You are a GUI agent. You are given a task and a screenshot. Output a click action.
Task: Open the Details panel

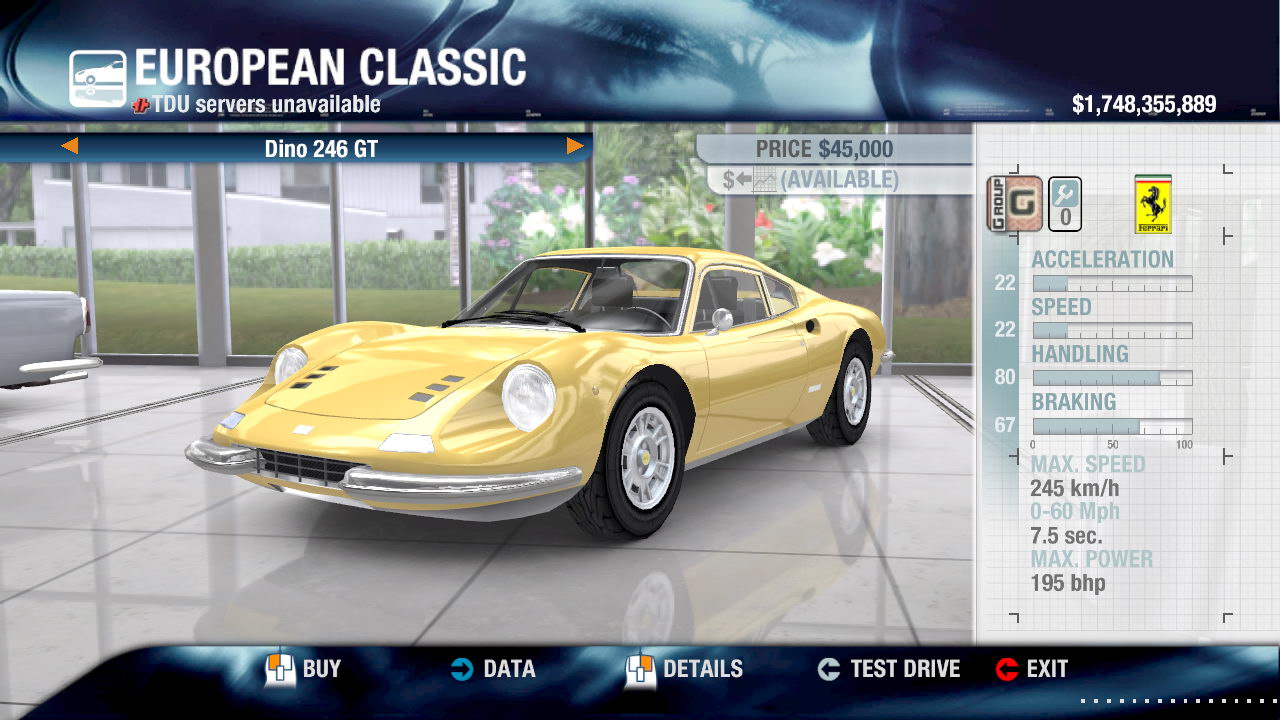coord(684,669)
